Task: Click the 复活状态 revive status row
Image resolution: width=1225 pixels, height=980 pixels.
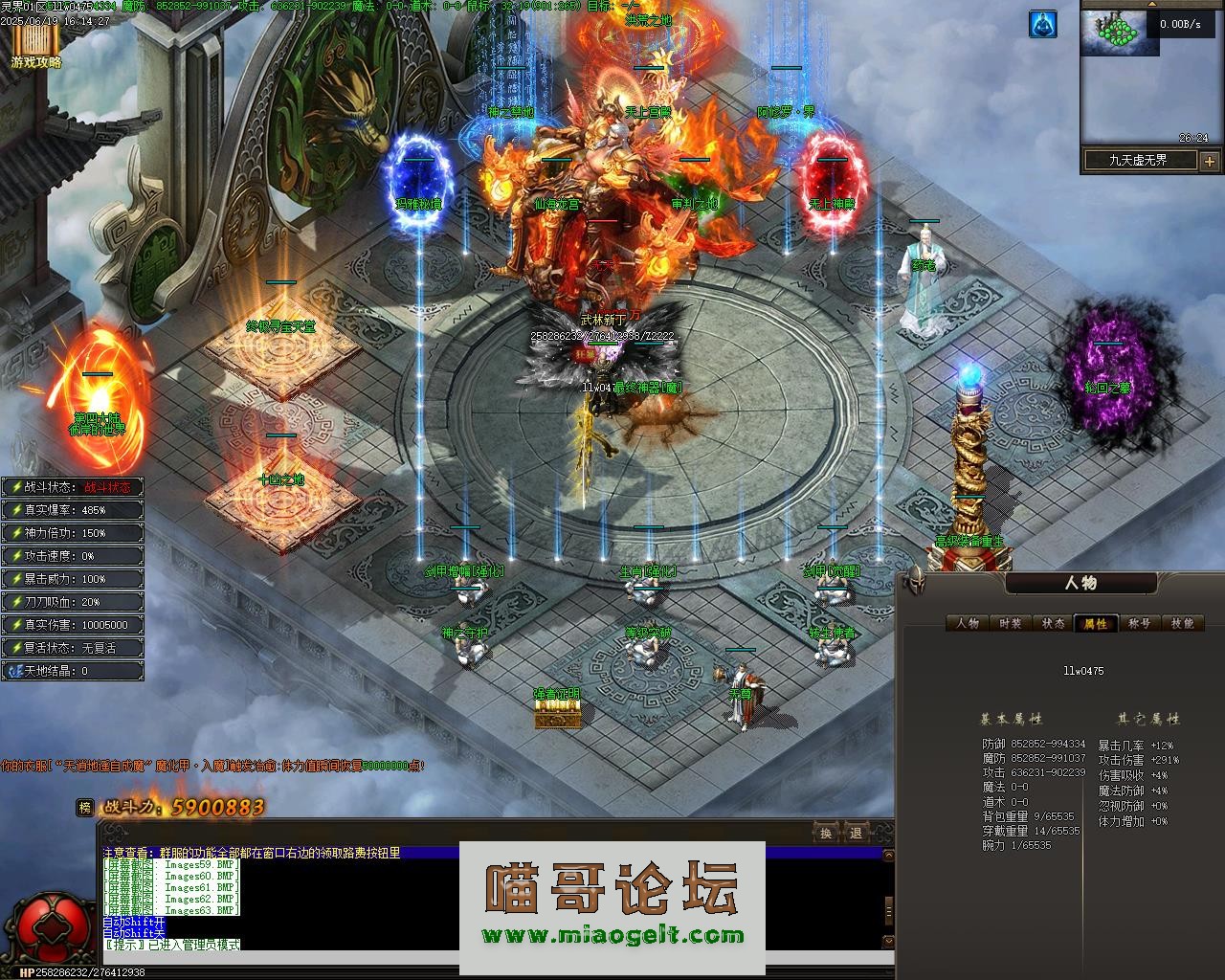Action: coord(73,648)
